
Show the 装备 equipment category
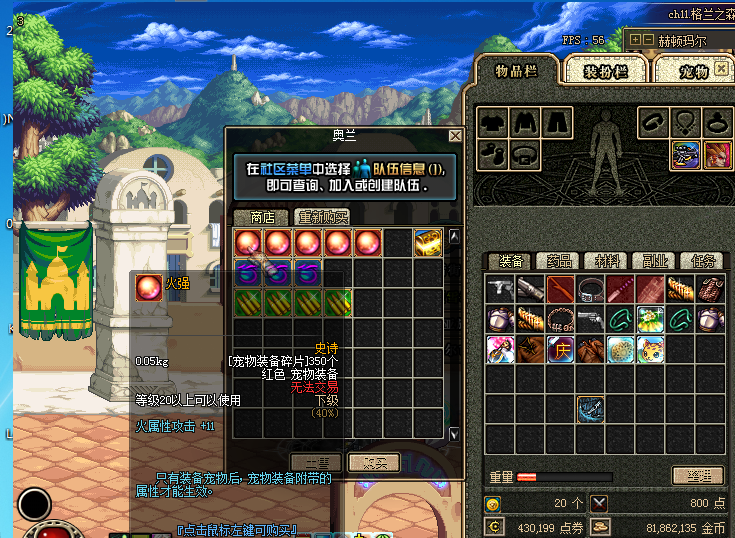[511, 261]
